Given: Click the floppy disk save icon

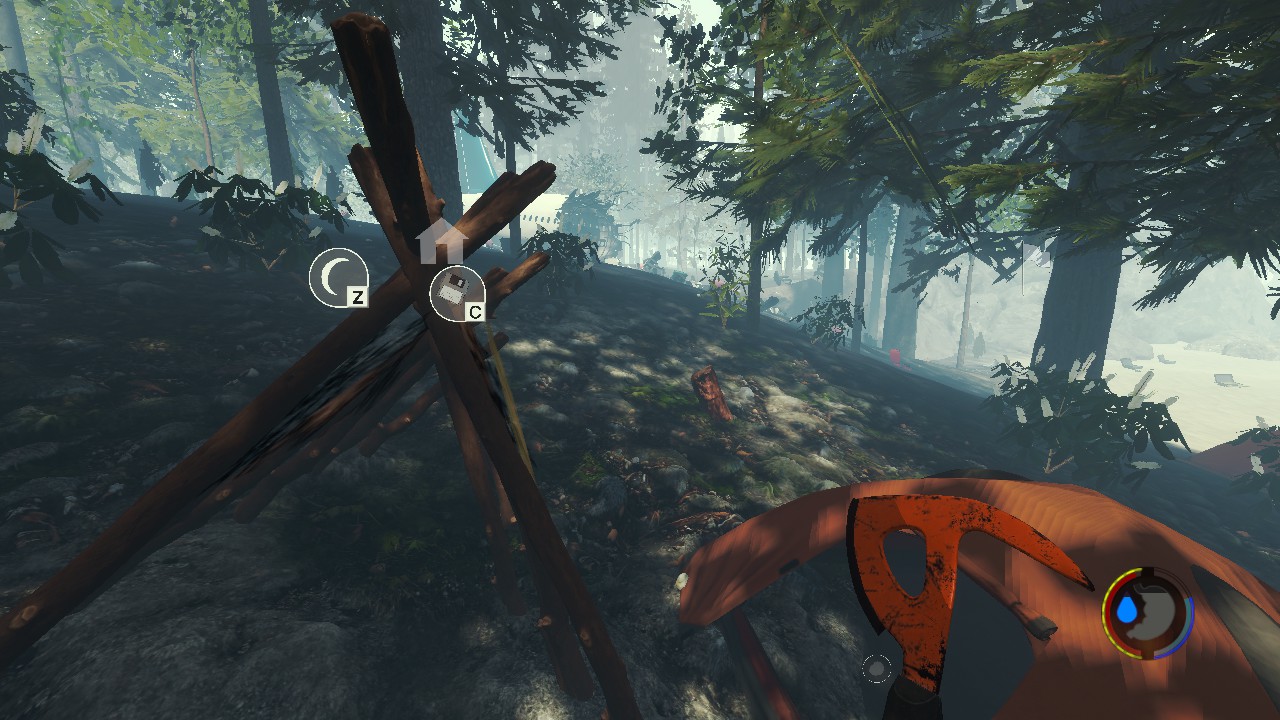Looking at the screenshot, I should coord(455,293).
